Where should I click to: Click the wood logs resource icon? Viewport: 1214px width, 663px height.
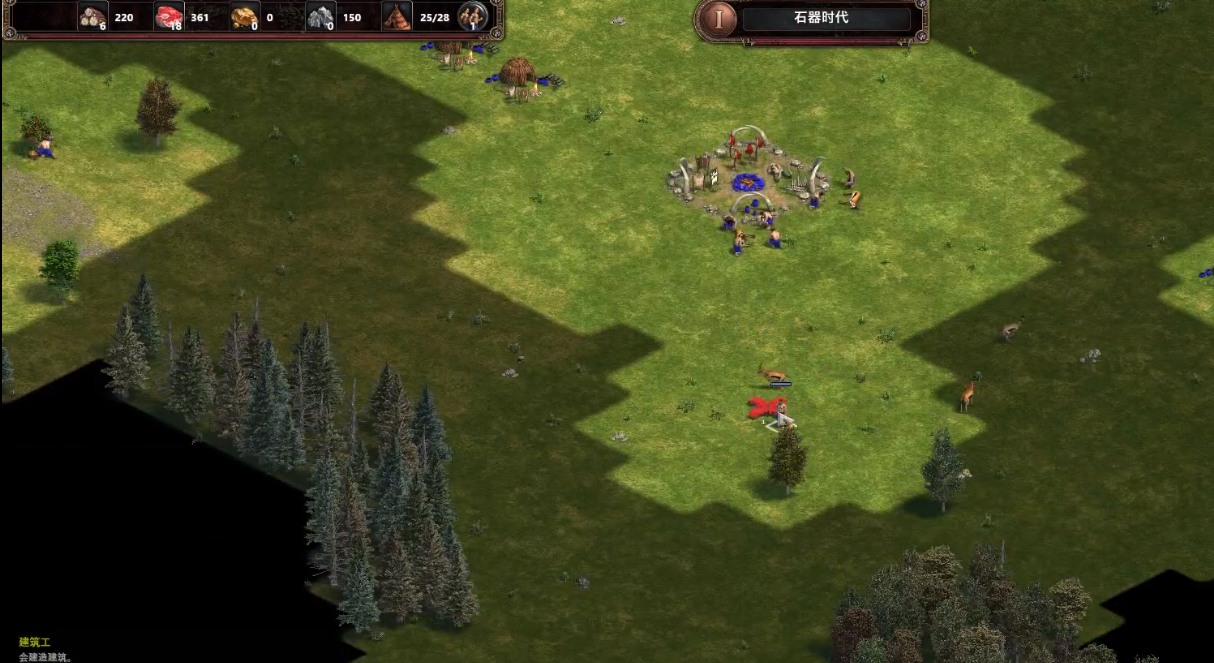93,17
